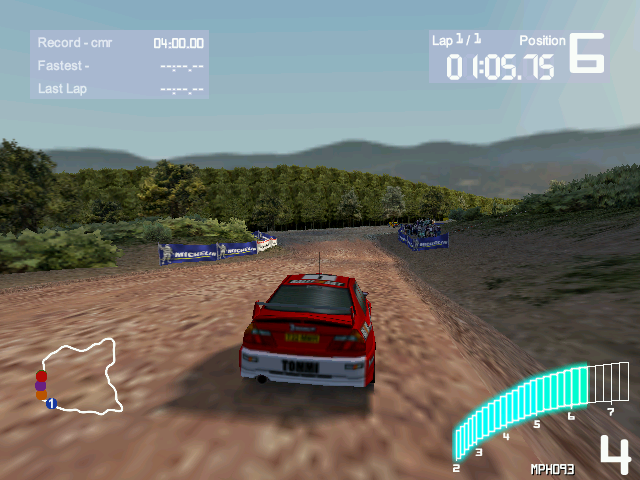
Task: Select the blue player marker on minimap
Action: coord(51,404)
